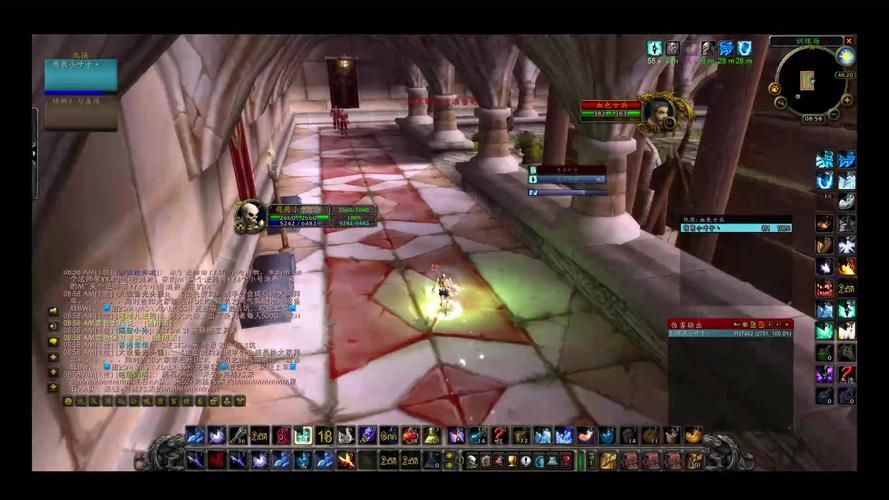Click the first blue buff icon
The image size is (889, 500).
654,48
